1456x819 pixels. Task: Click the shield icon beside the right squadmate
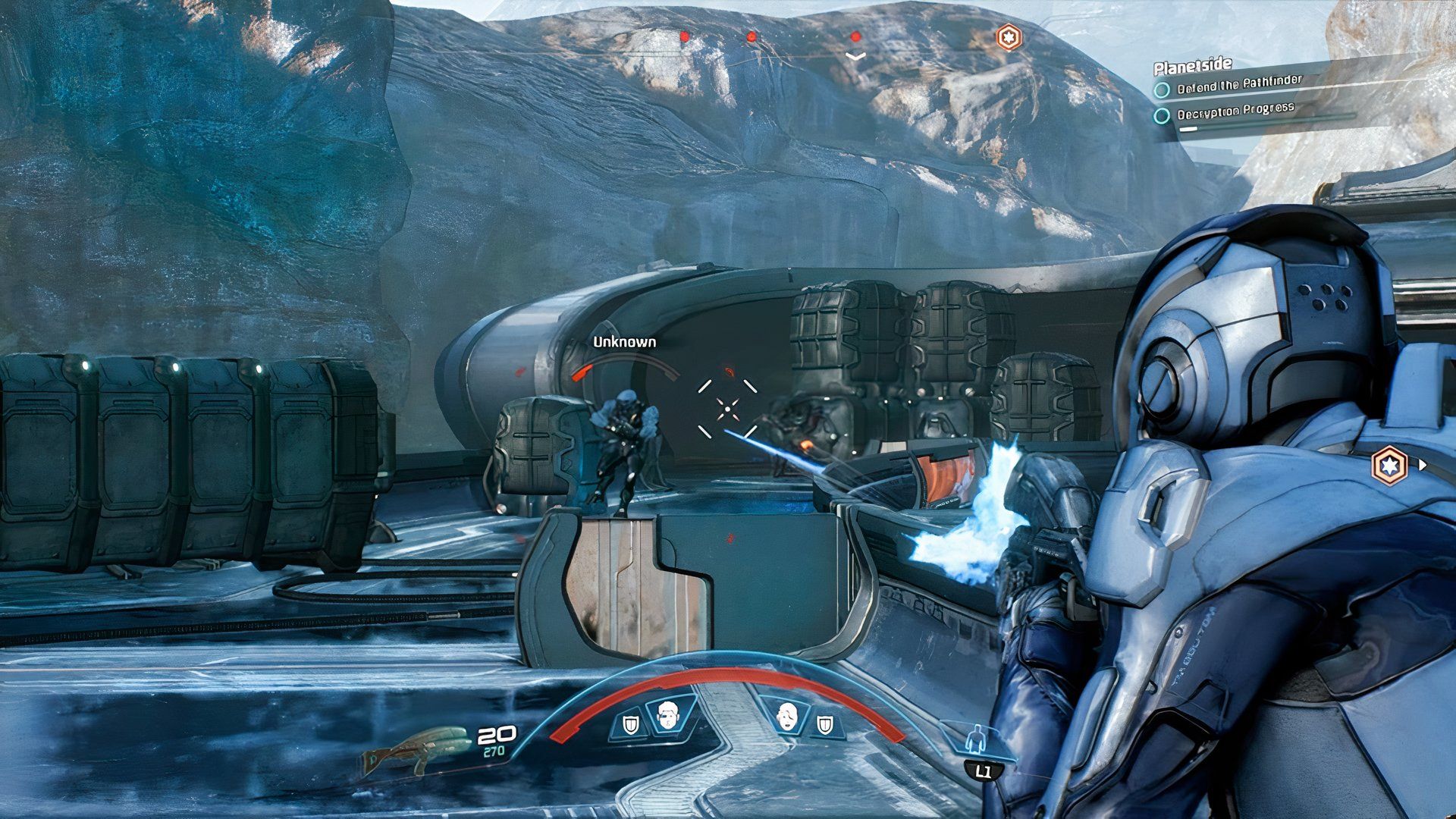823,724
